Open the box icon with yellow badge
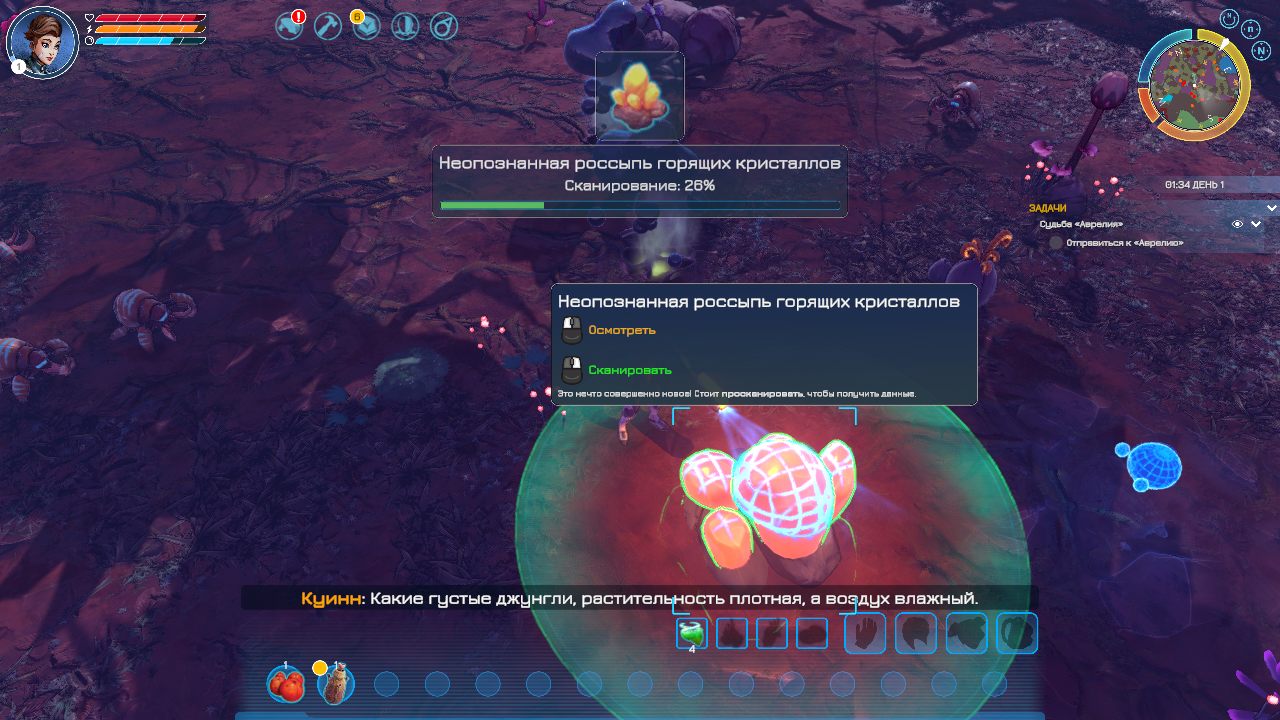1280x720 pixels. point(366,26)
